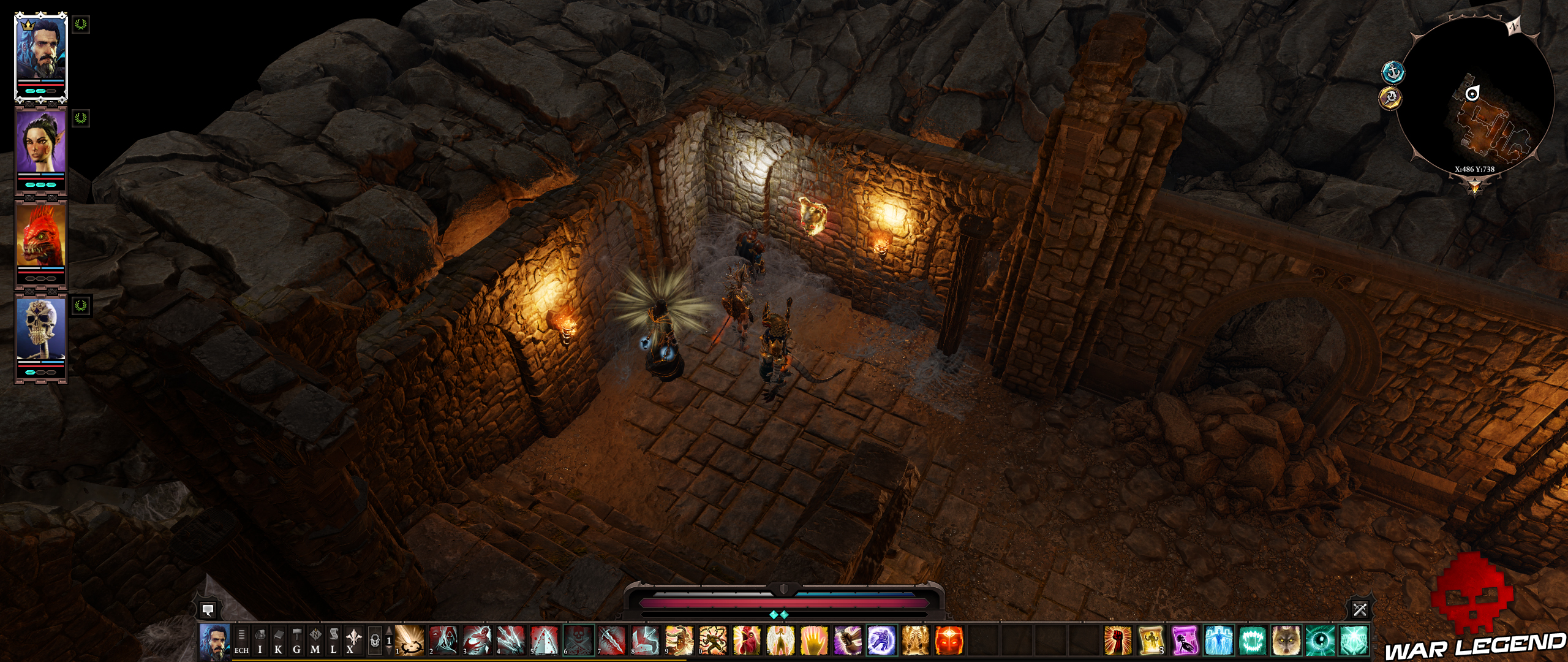Screen dimensions: 1568x662
Task: Open the crafting hammer button labeled G
Action: pos(297,640)
